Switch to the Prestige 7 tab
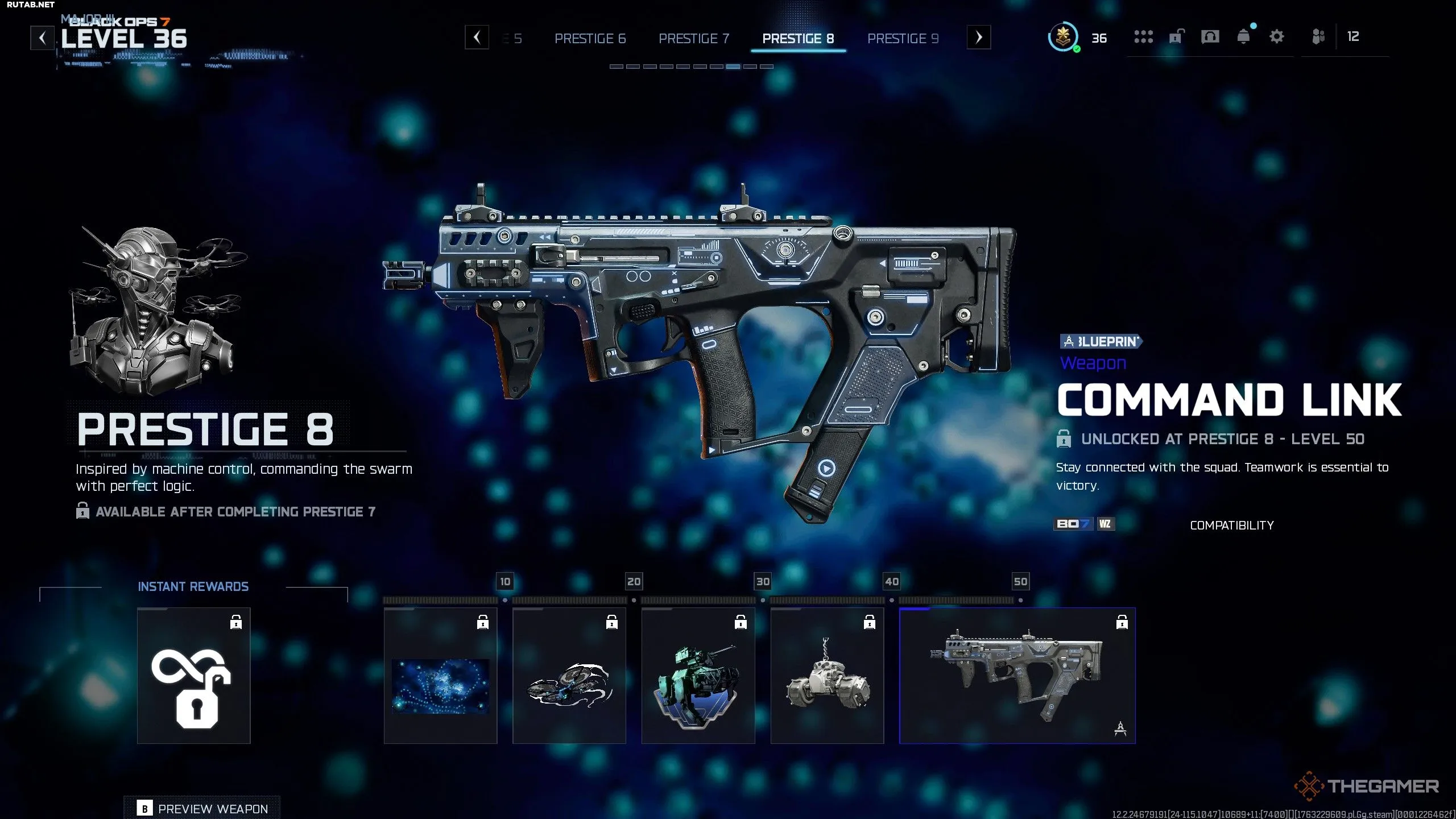The width and height of the screenshot is (1456, 819). (x=693, y=39)
